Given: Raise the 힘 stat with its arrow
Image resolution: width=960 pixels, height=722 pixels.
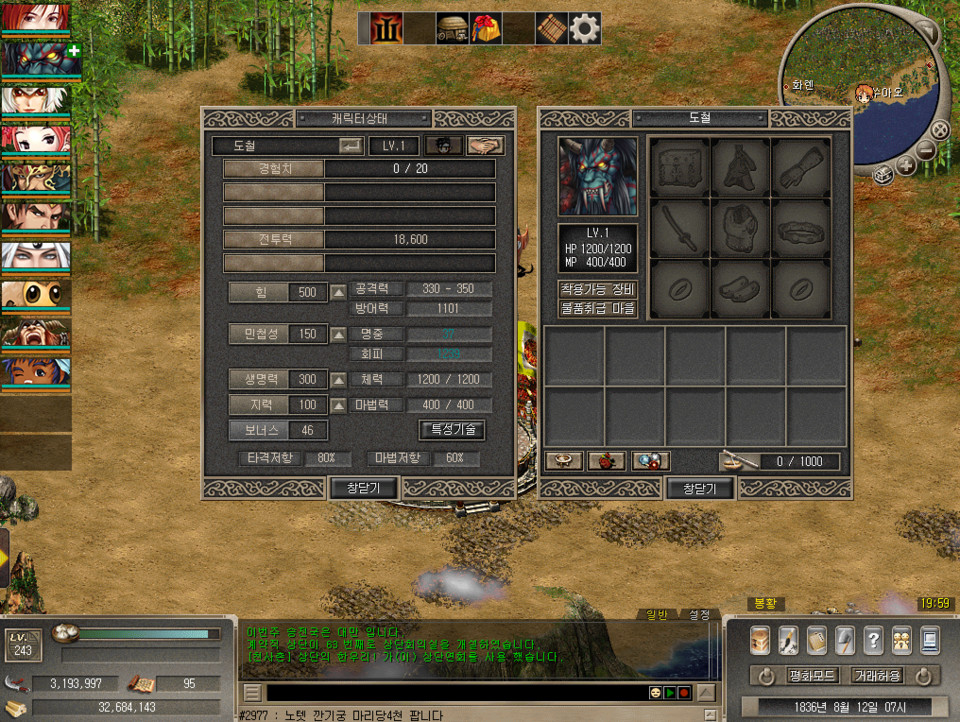Looking at the screenshot, I should click(x=339, y=292).
